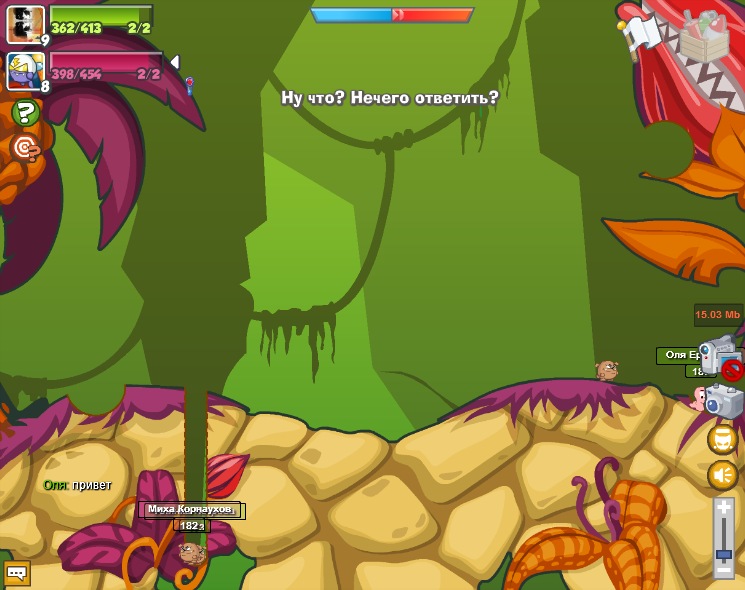Select the purple helmeted player avatar
Image resolution: width=745 pixels, height=590 pixels.
pyautogui.click(x=25, y=71)
